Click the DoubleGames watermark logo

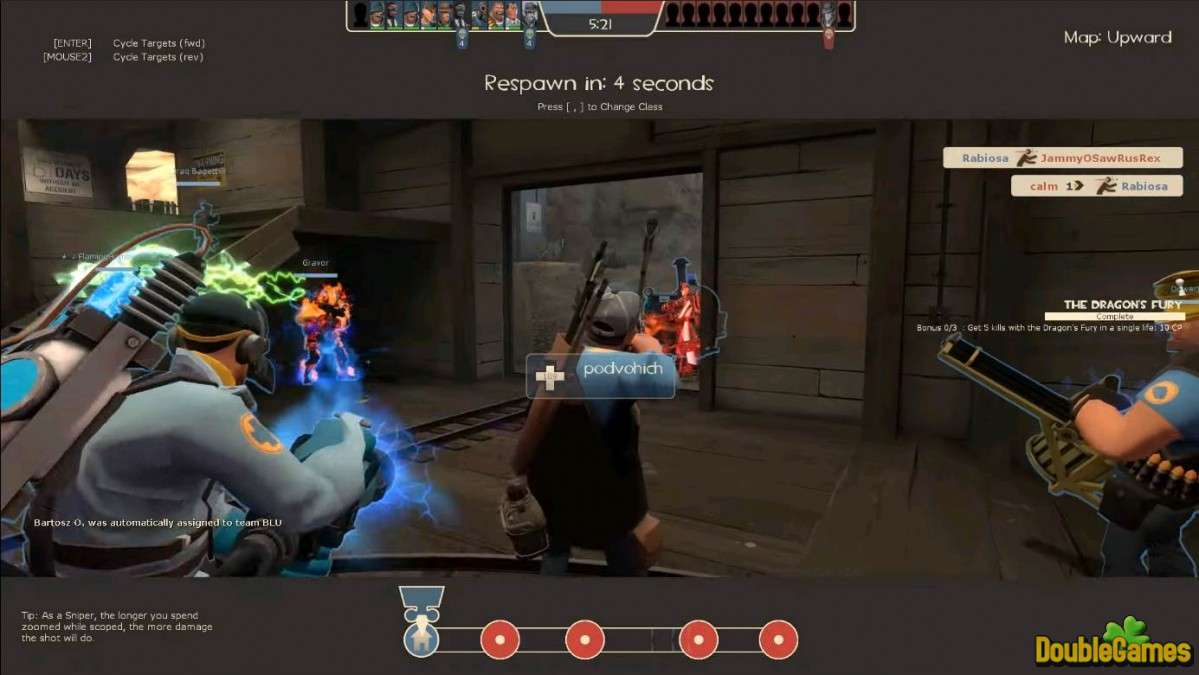(x=1112, y=645)
